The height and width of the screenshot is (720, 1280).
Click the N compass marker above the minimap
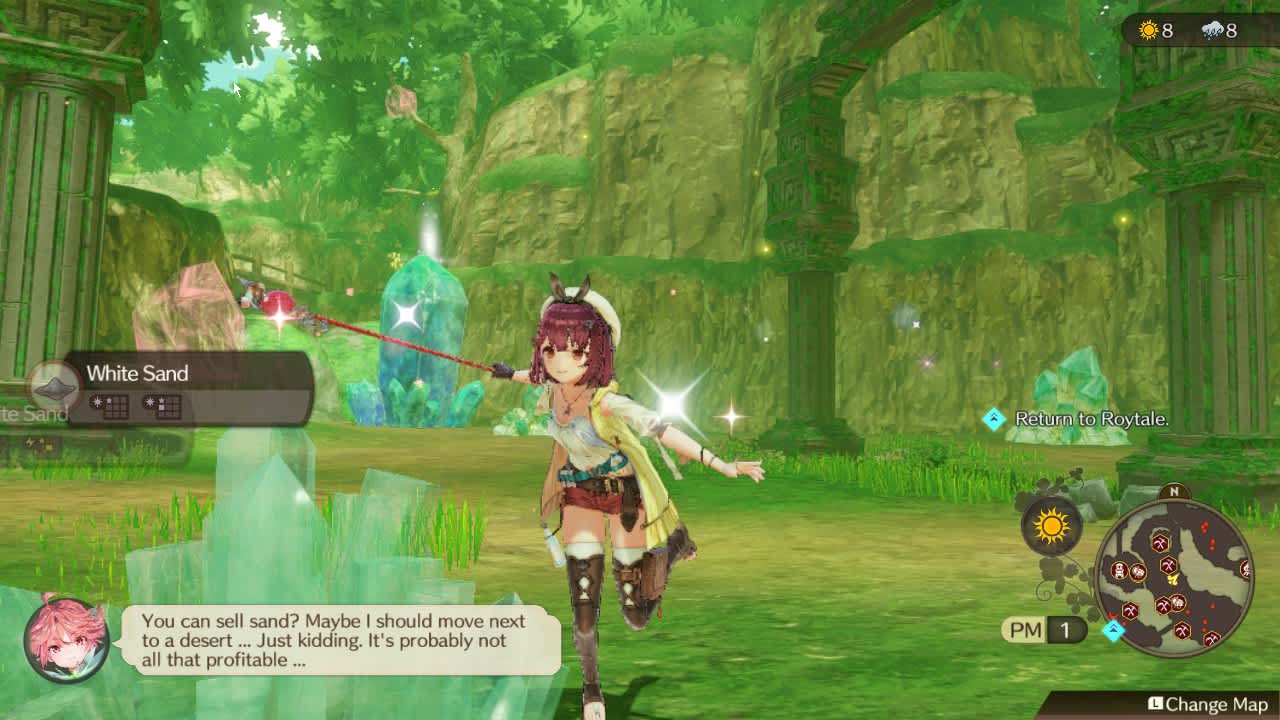1175,491
